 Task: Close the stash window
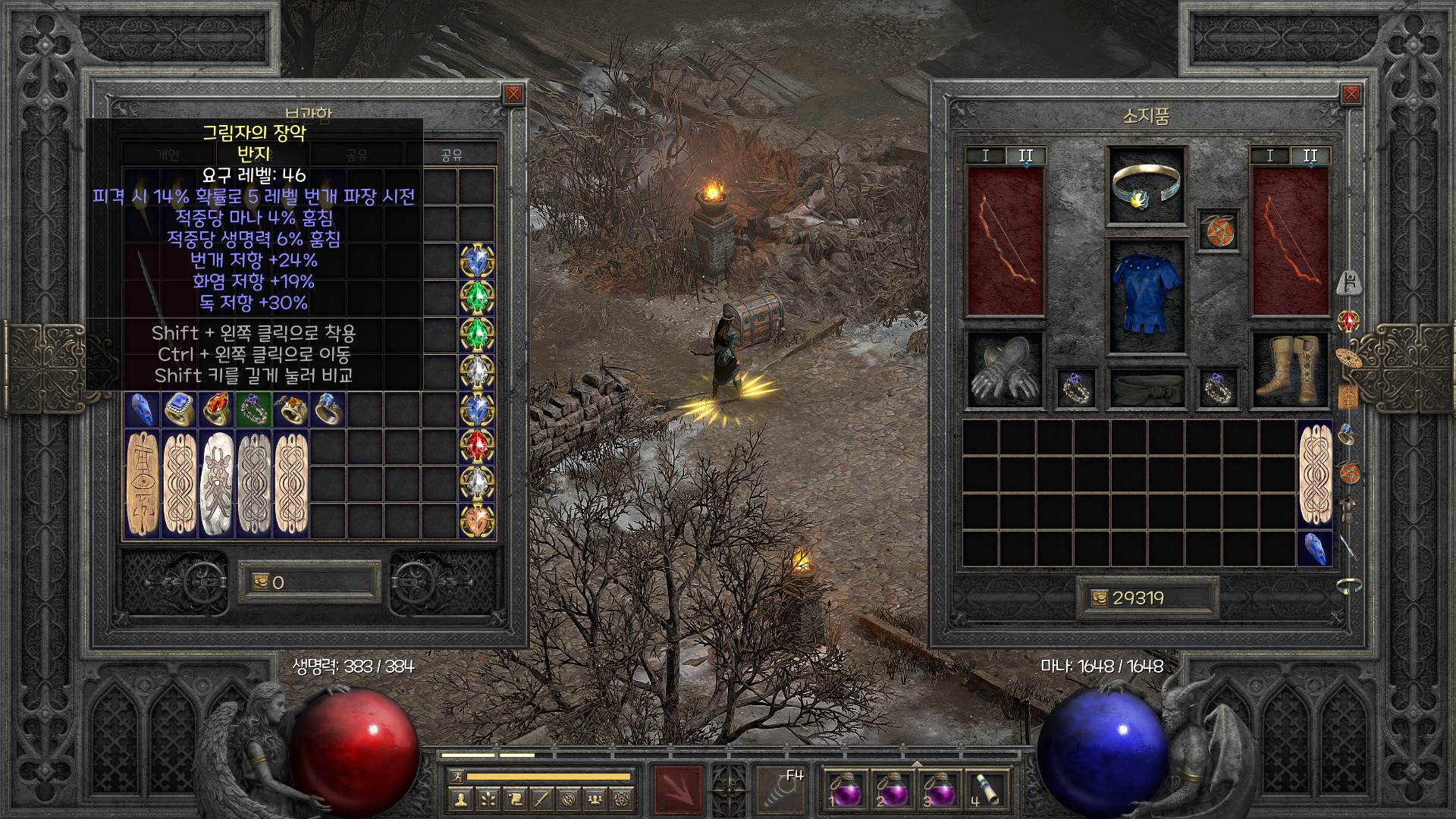pos(513,94)
